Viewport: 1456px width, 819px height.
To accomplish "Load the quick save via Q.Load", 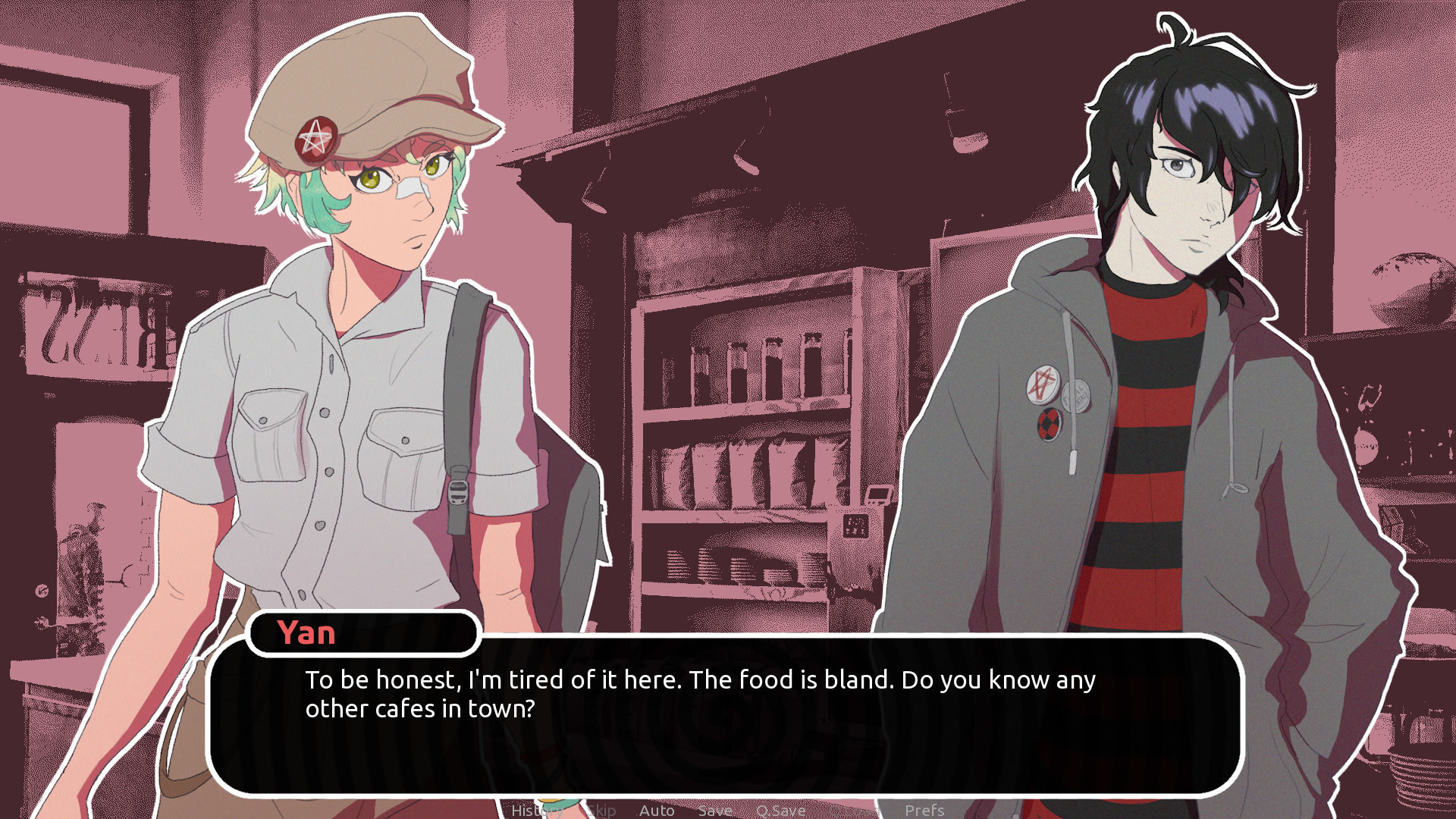I will (855, 810).
